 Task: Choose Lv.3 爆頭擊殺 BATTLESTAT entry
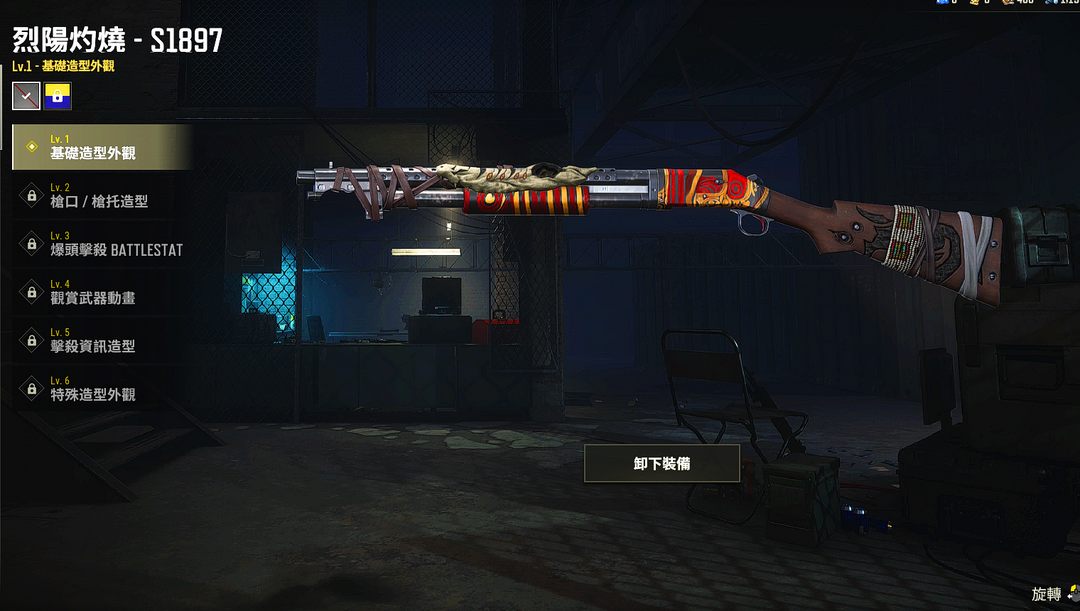[100, 244]
